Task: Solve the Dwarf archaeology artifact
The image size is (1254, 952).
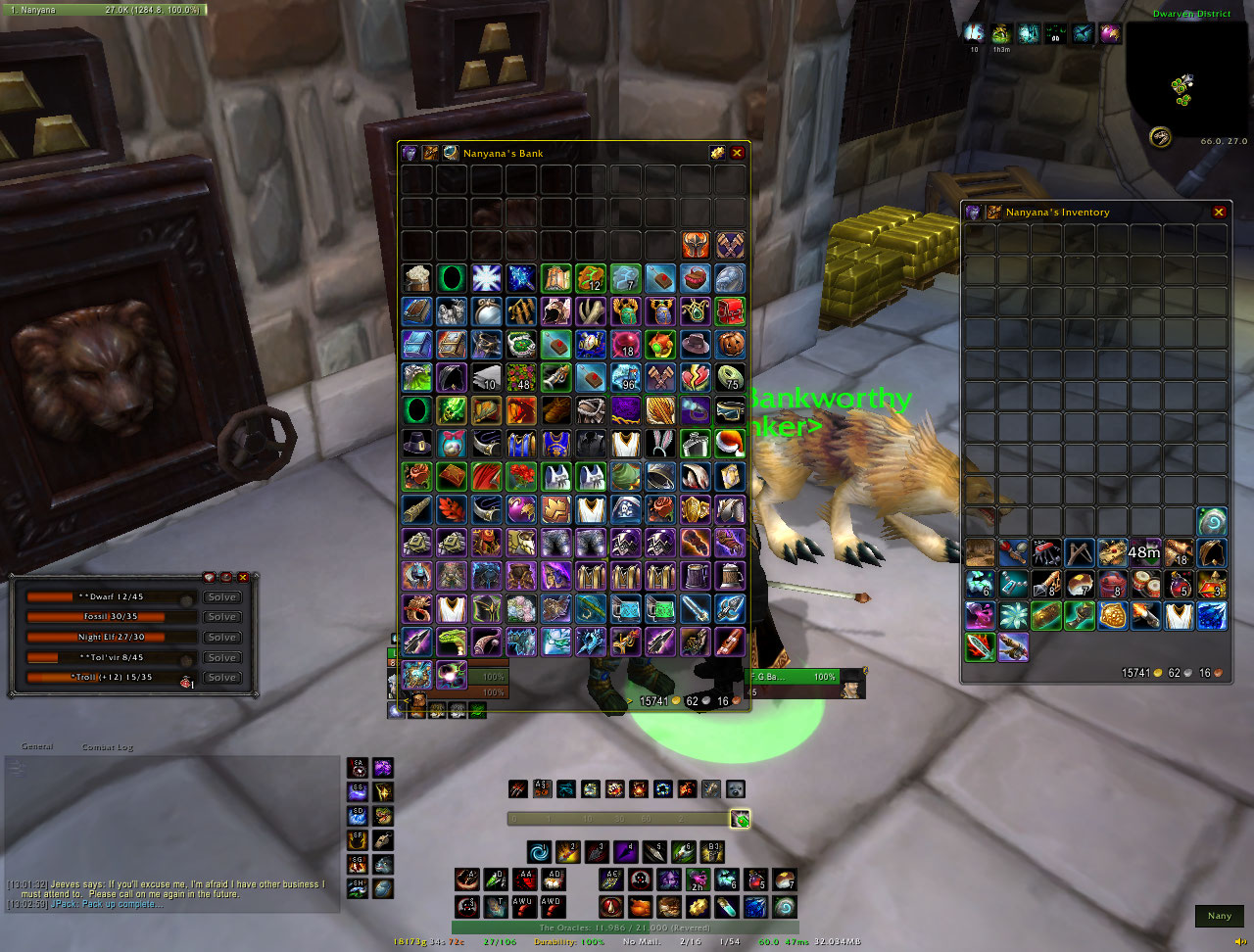Action: coord(221,597)
